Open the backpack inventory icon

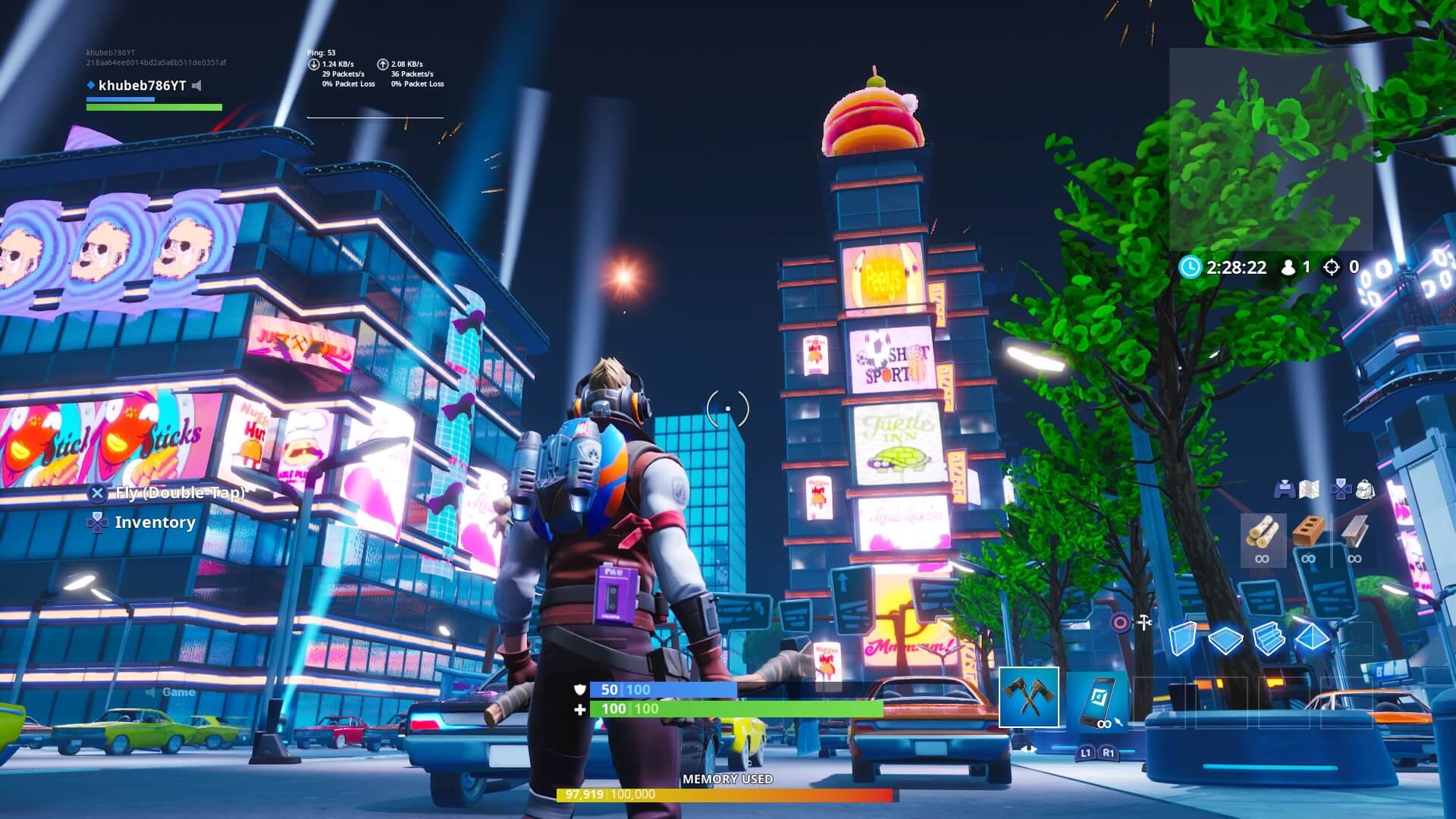(x=1365, y=490)
